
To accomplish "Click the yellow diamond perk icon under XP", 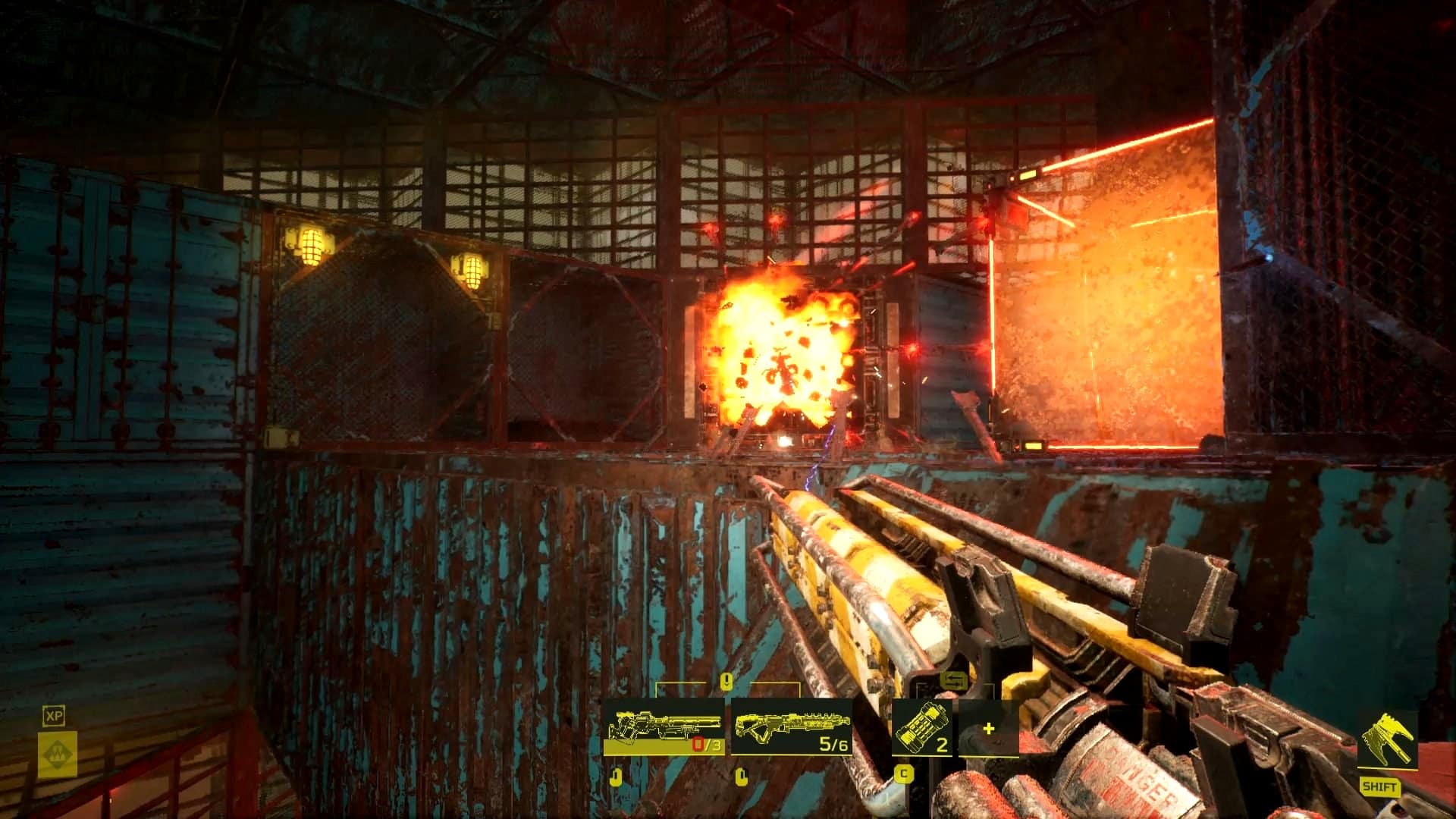I will [x=58, y=754].
